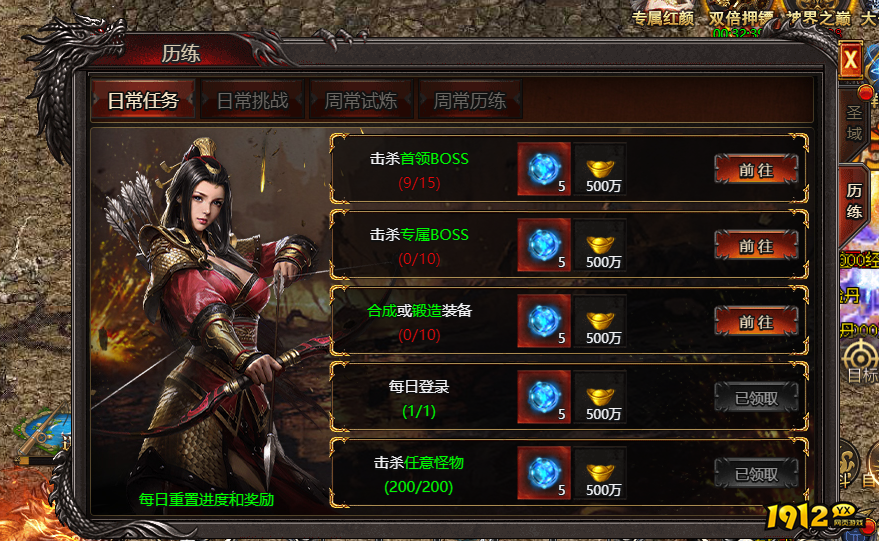Image resolution: width=879 pixels, height=541 pixels.
Task: Inspect gold ingot reward for 每日登录
Action: tap(600, 396)
